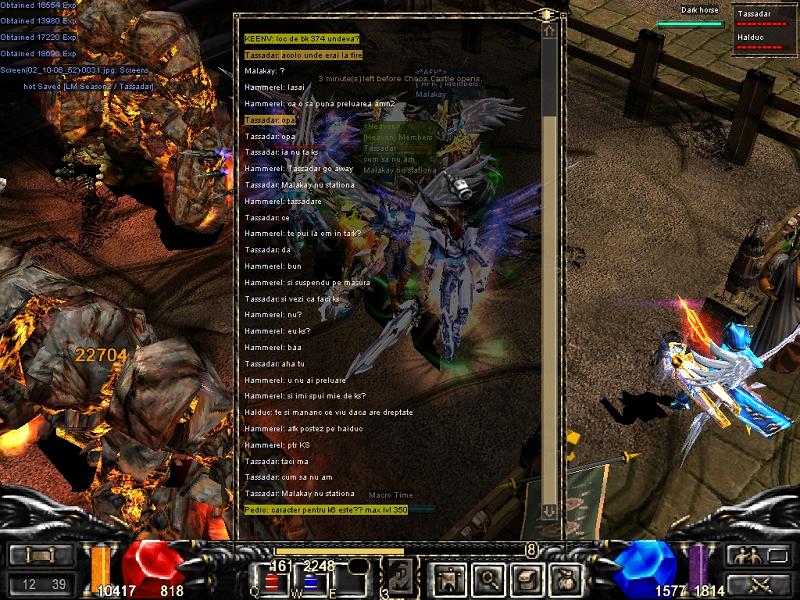Click the scroll-shaped button at bottom left
Viewport: 800px width, 600px height.
pyautogui.click(x=41, y=556)
